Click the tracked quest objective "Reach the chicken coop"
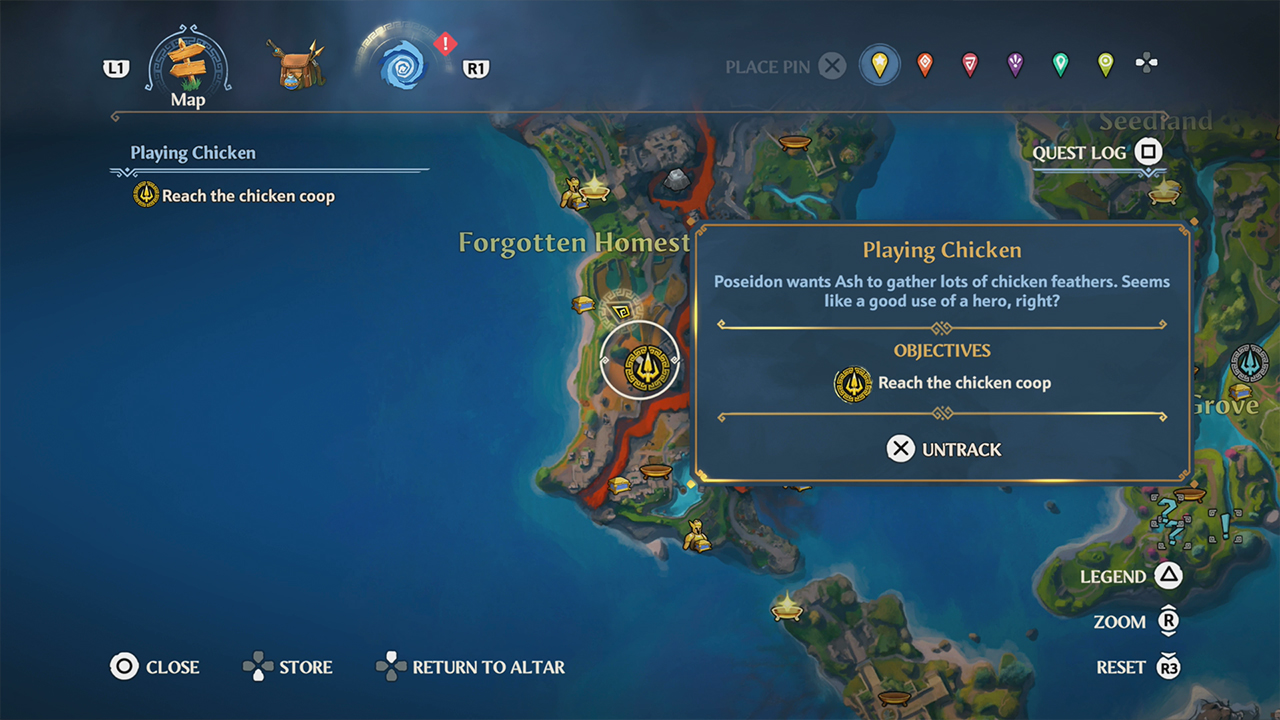This screenshot has height=720, width=1280. tap(248, 196)
